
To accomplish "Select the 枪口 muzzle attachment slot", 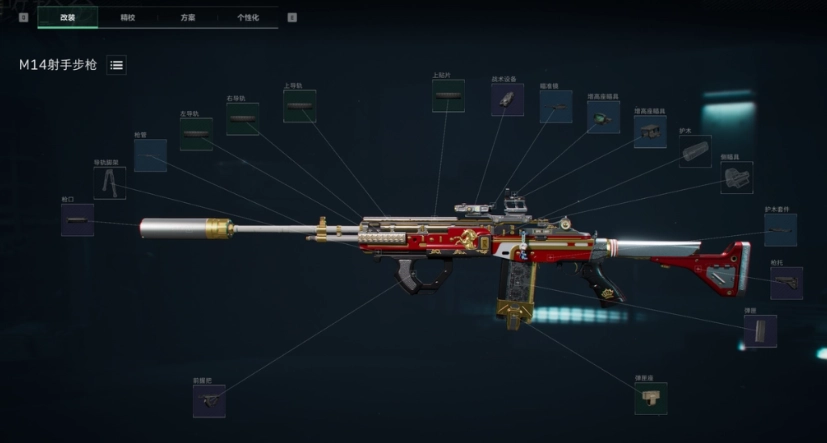I will pyautogui.click(x=77, y=220).
